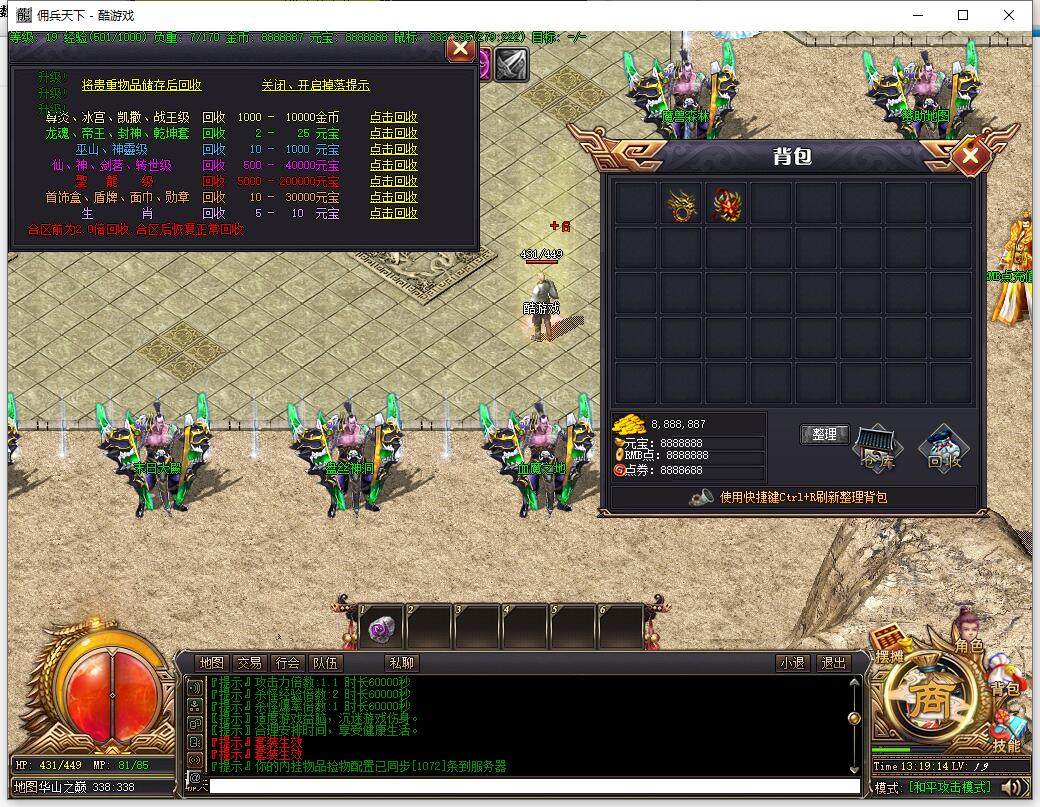The width and height of the screenshot is (1040, 807).
Task: Toggle the 关闭、开启掉落提示 drop notice link
Action: point(315,85)
